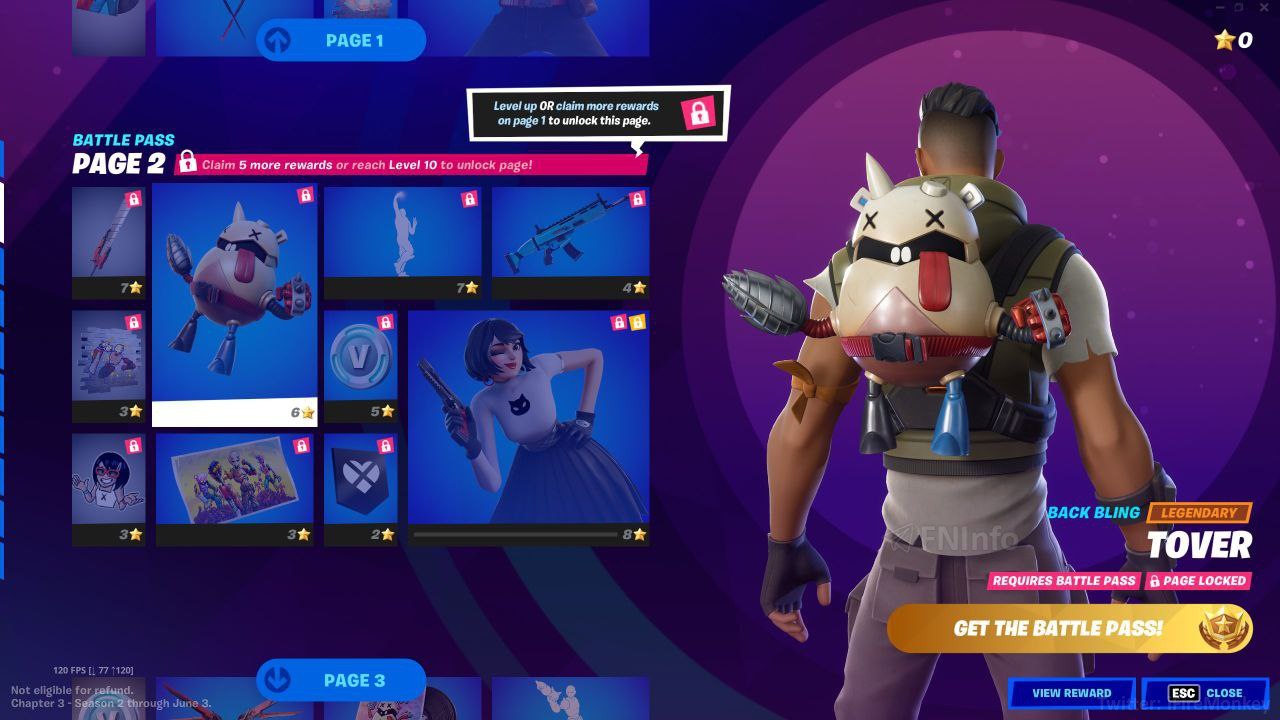This screenshot has height=720, width=1280.
Task: Go down to Page 3
Action: click(x=341, y=680)
